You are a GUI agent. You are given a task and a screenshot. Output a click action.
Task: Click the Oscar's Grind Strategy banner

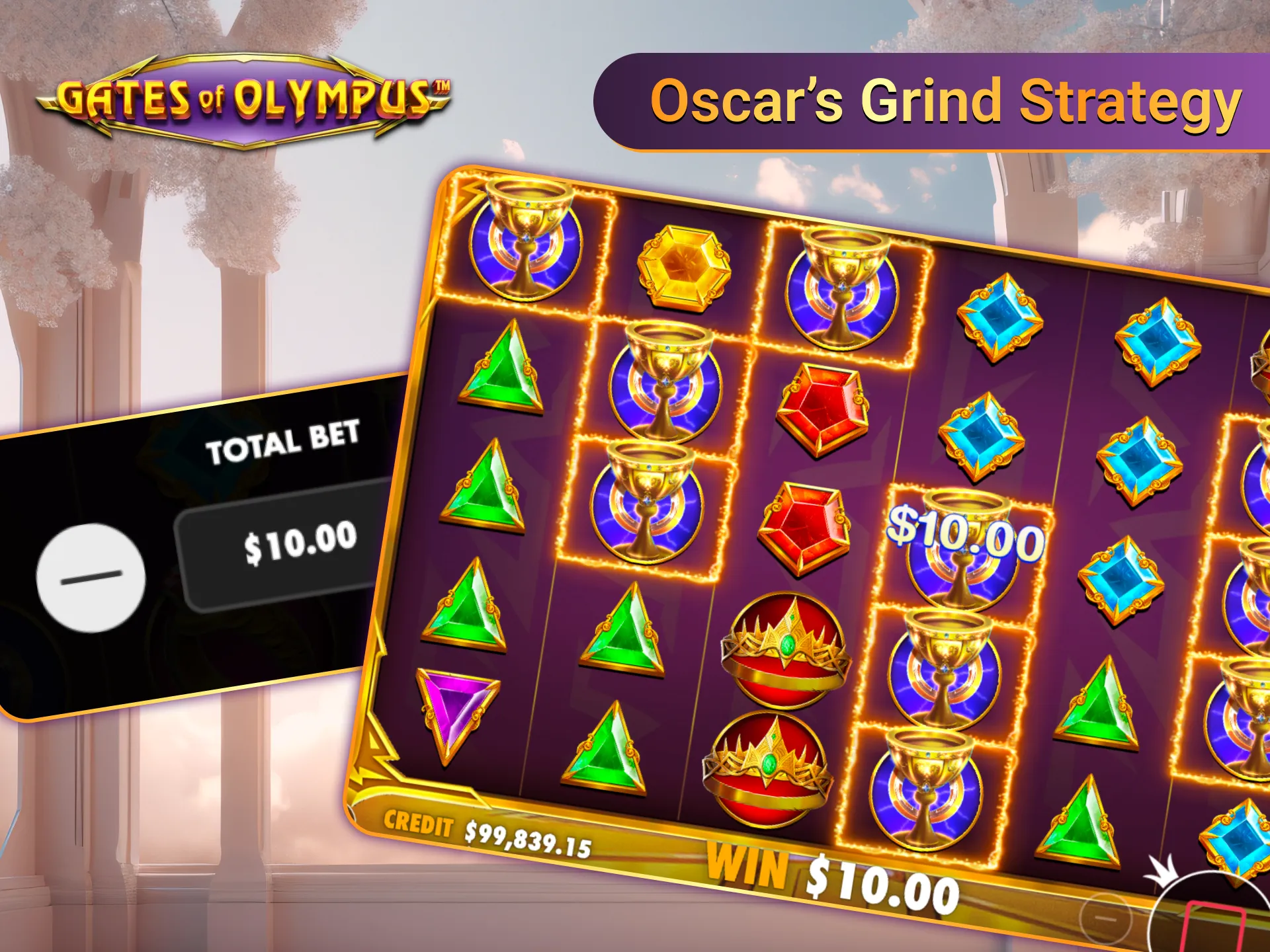(946, 99)
